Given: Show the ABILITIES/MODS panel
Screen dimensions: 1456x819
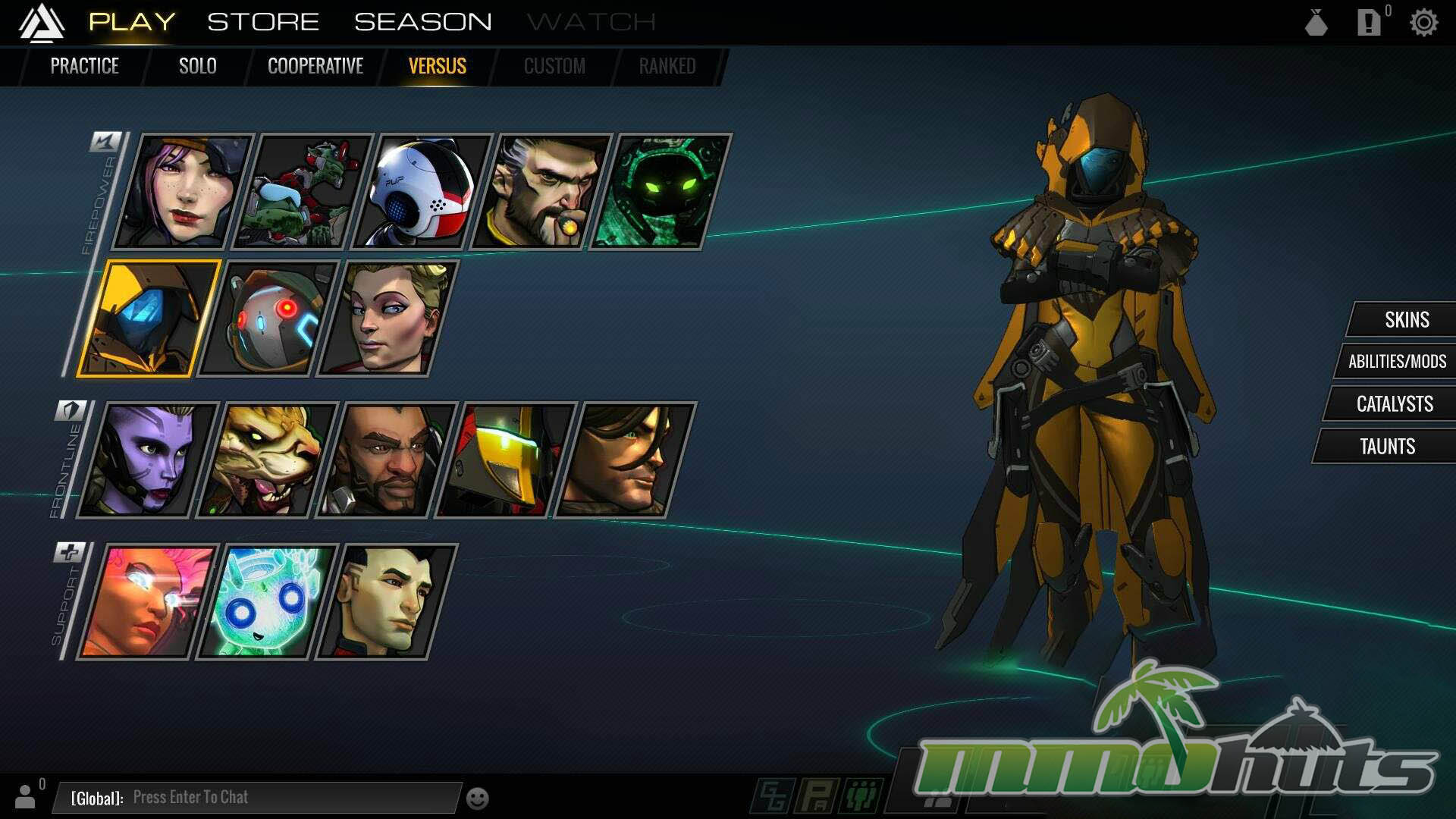Looking at the screenshot, I should click(x=1397, y=361).
